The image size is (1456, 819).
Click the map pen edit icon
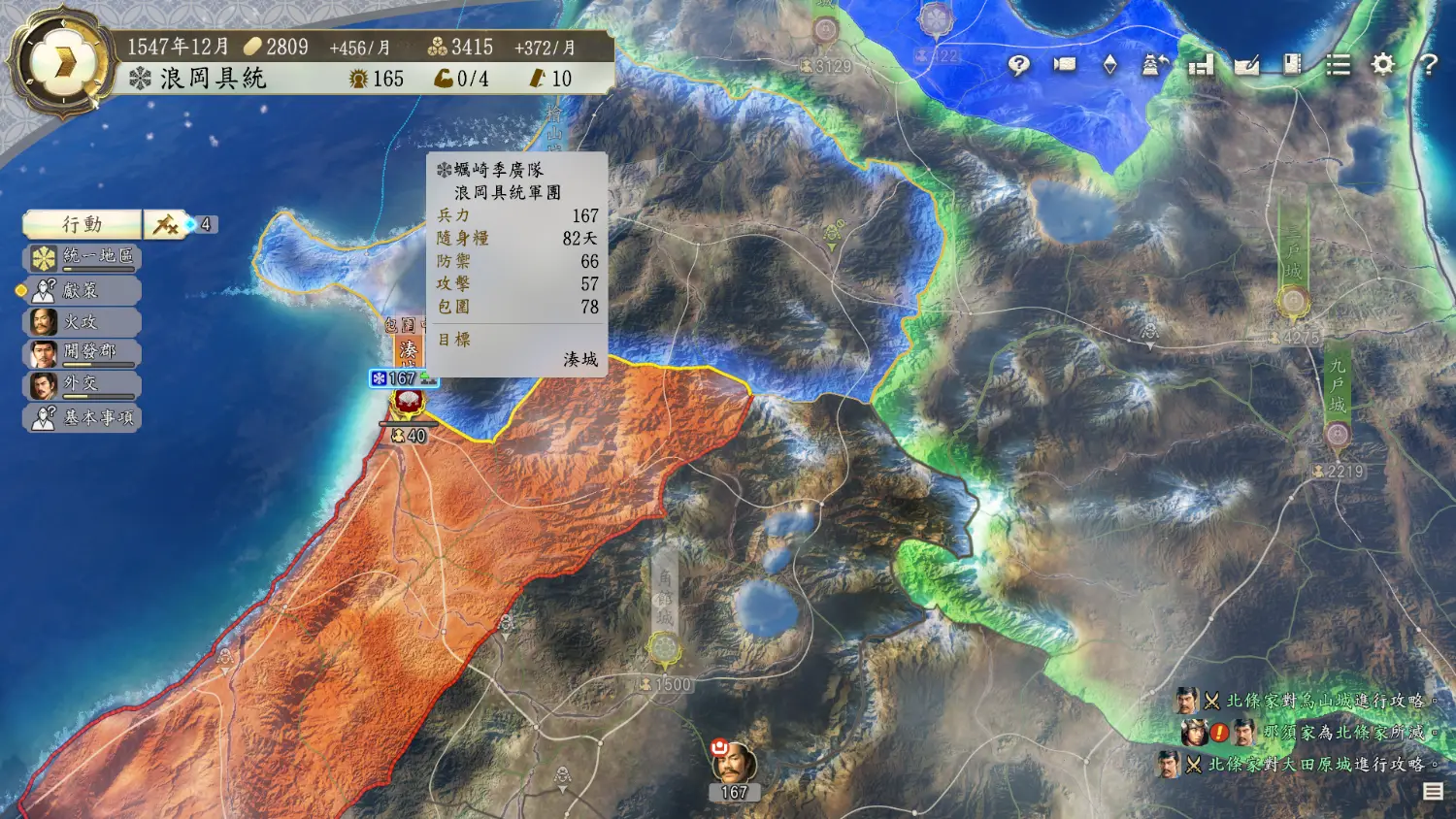pyautogui.click(x=1246, y=65)
